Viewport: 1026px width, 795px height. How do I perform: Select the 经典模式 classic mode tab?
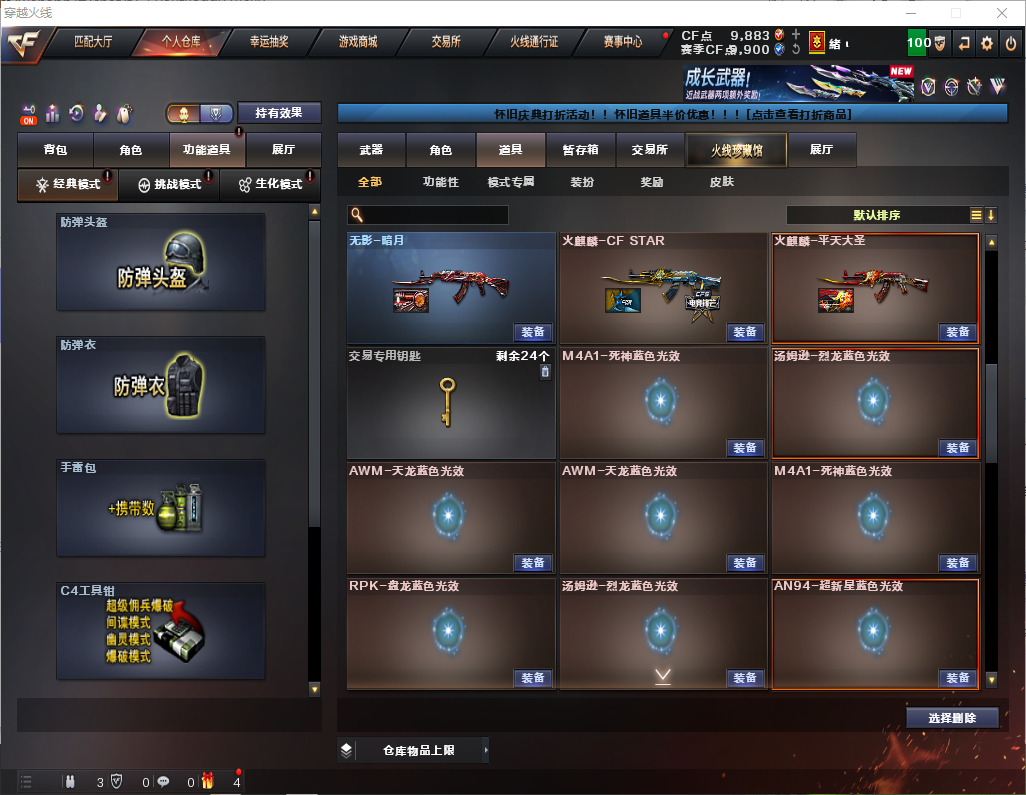point(68,184)
